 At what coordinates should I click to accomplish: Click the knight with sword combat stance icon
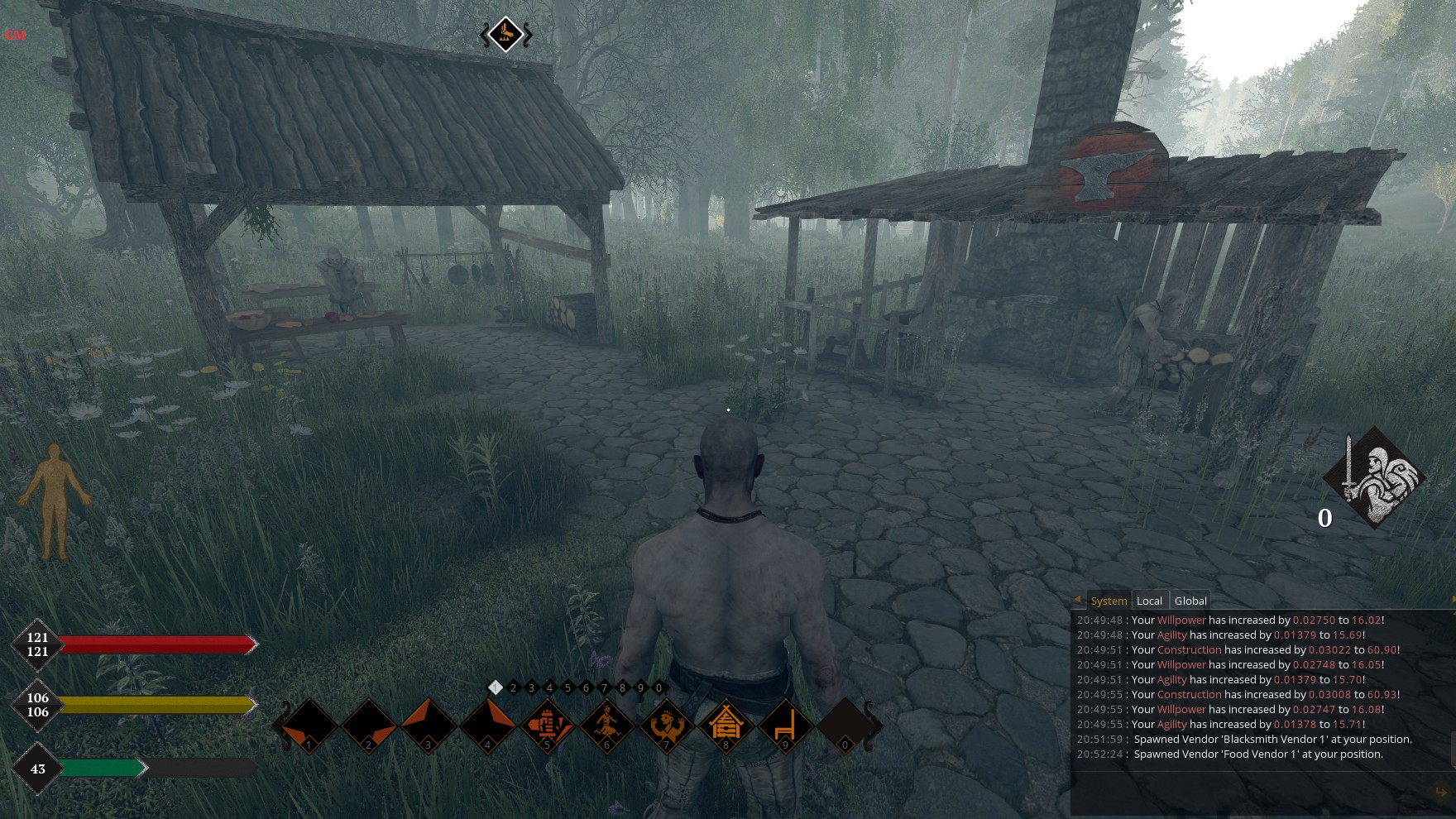tap(1374, 477)
